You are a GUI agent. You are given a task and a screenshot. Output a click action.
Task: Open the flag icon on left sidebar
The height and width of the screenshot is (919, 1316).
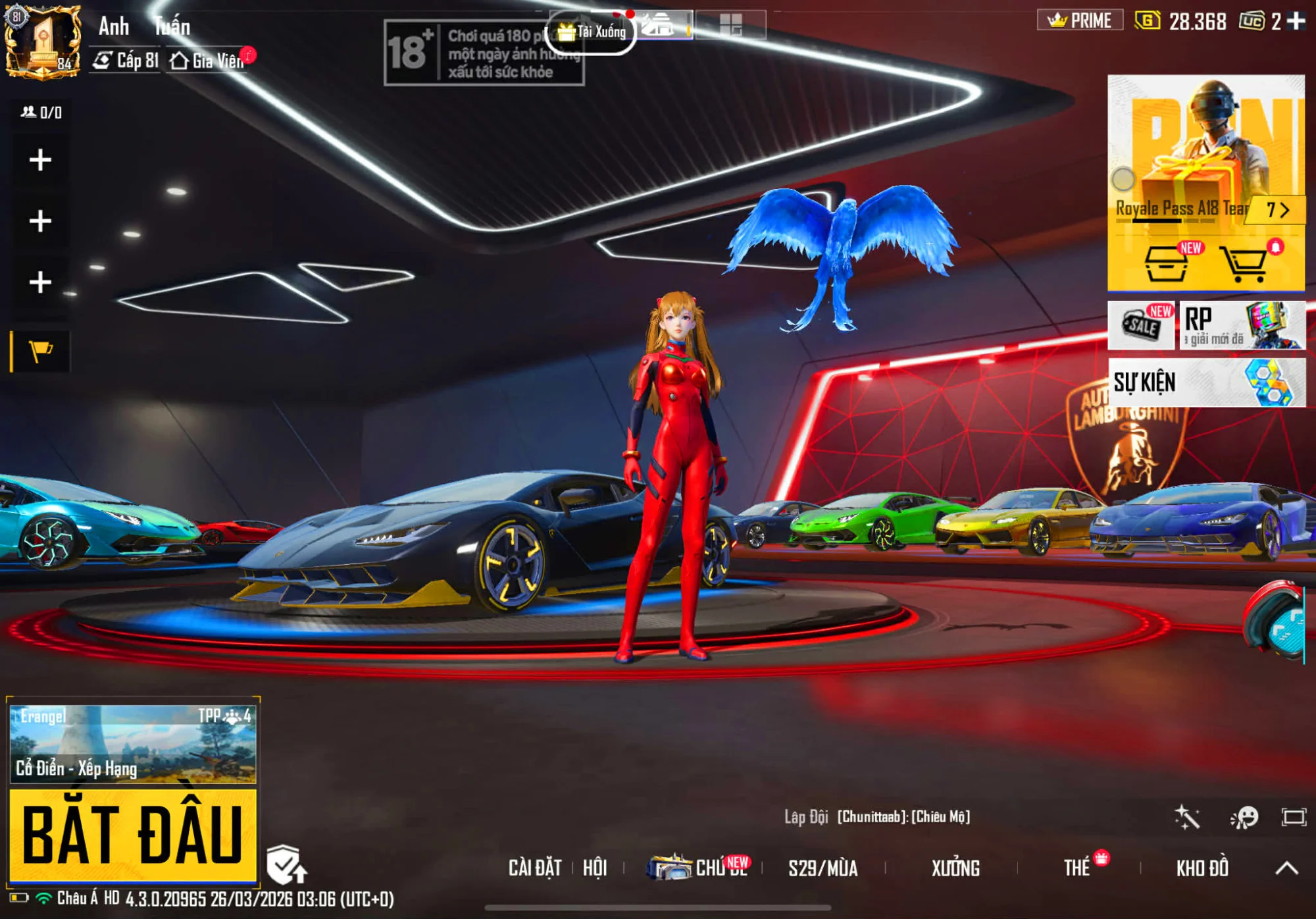coord(41,352)
